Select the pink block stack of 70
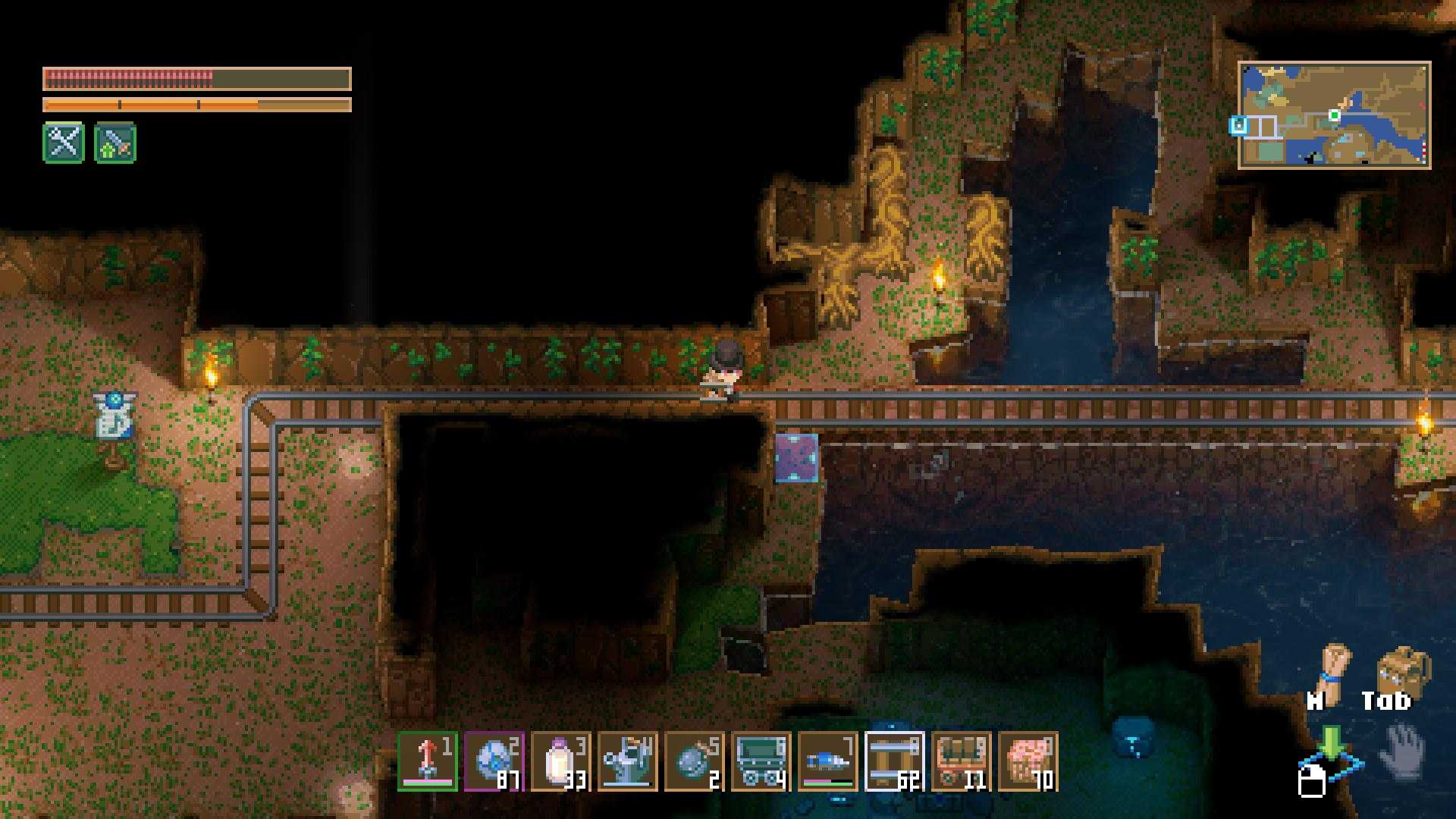Screen dimensions: 1456x819 pyautogui.click(x=1028, y=761)
